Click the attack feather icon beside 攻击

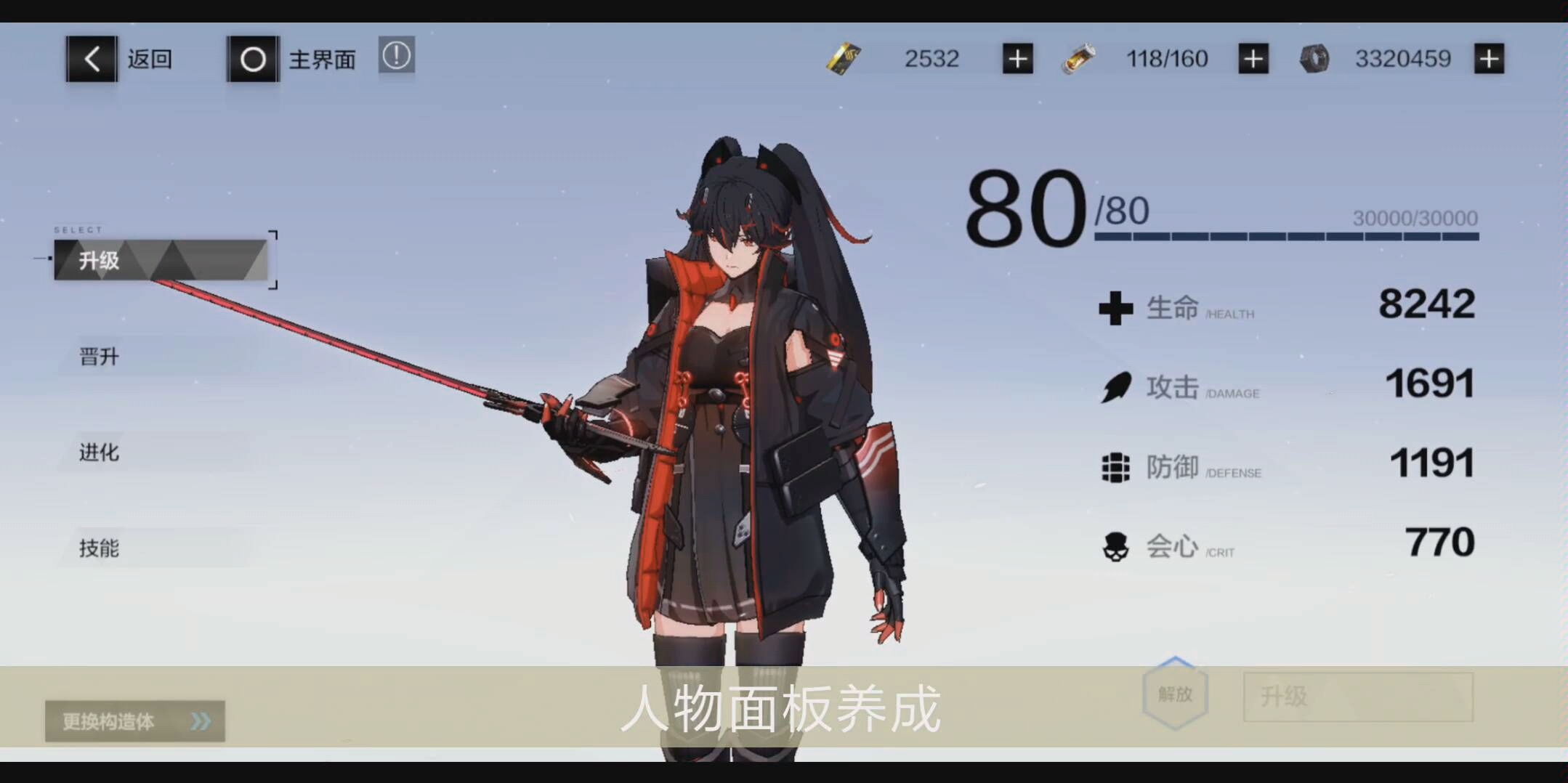[x=1115, y=387]
